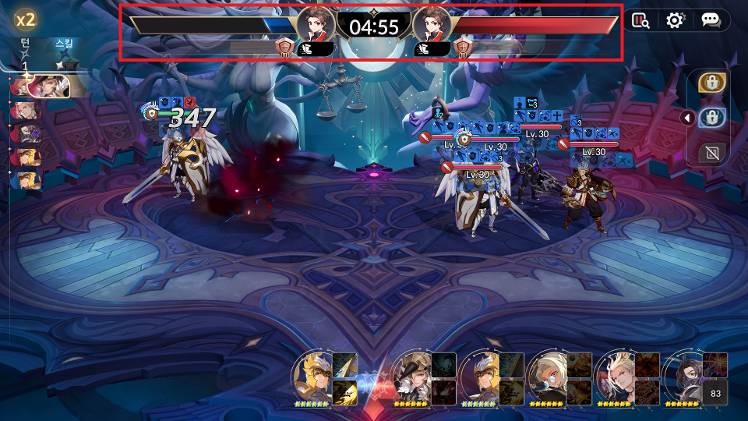Click the skill showing the 83 cooldown
748x421 pixels.
tap(715, 393)
